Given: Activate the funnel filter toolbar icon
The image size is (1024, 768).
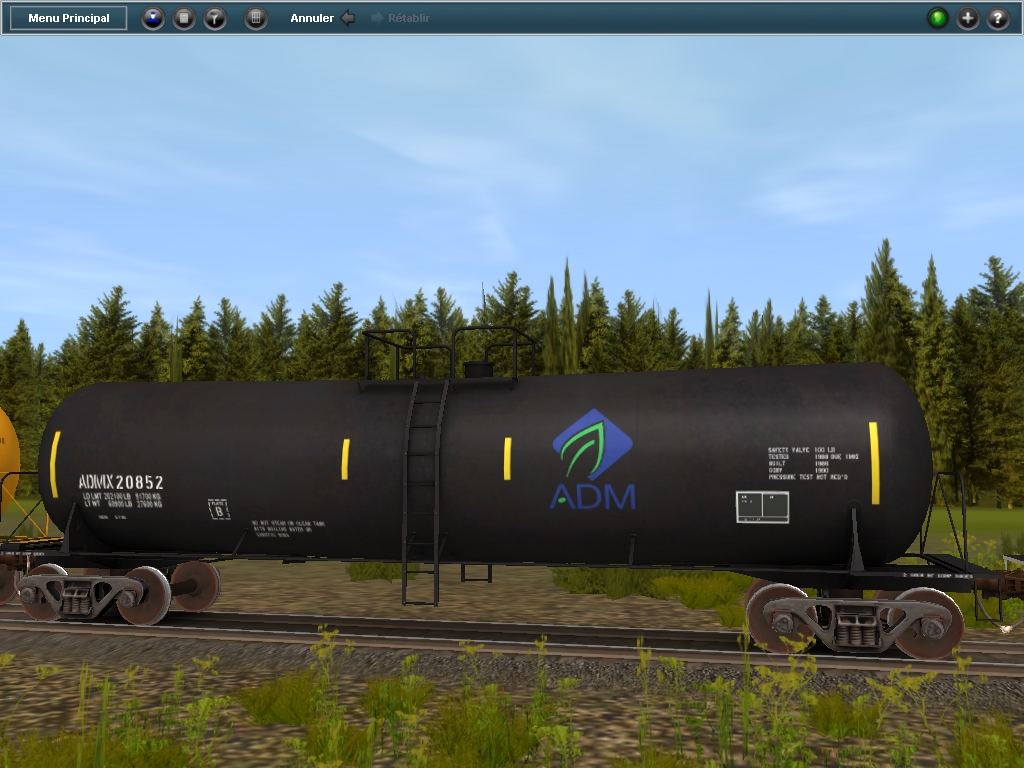Looking at the screenshot, I should pos(215,18).
